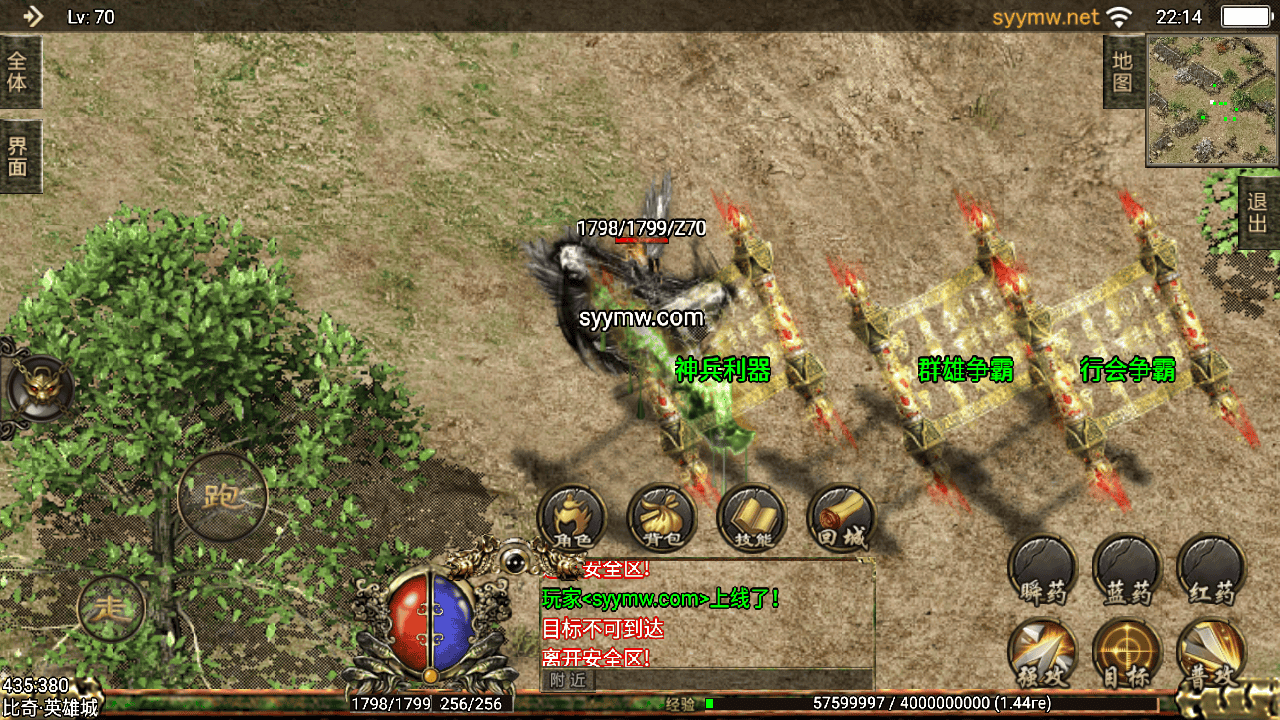Select the 界面 interface side tab

19,156
